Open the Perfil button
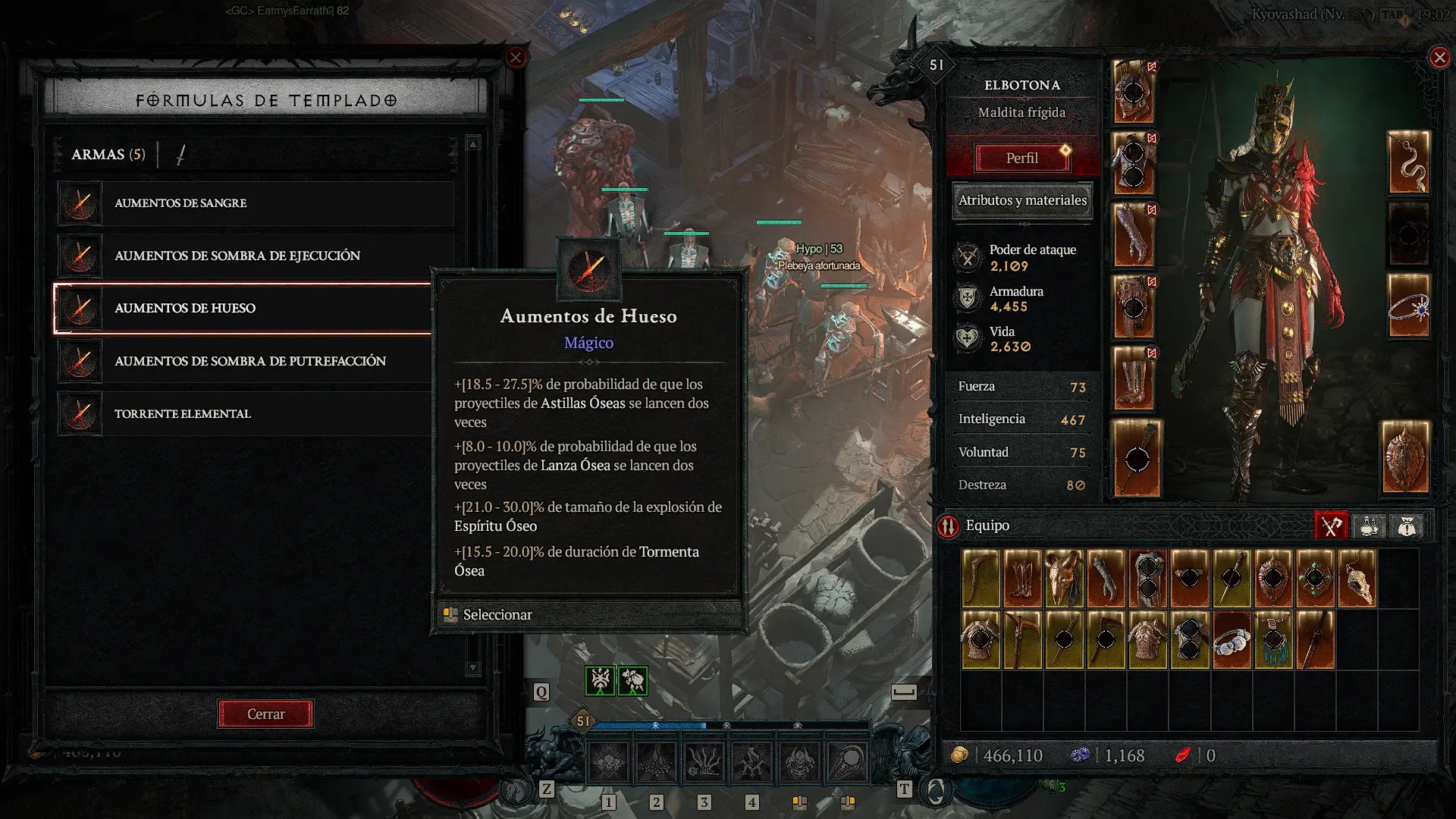 coord(1021,158)
